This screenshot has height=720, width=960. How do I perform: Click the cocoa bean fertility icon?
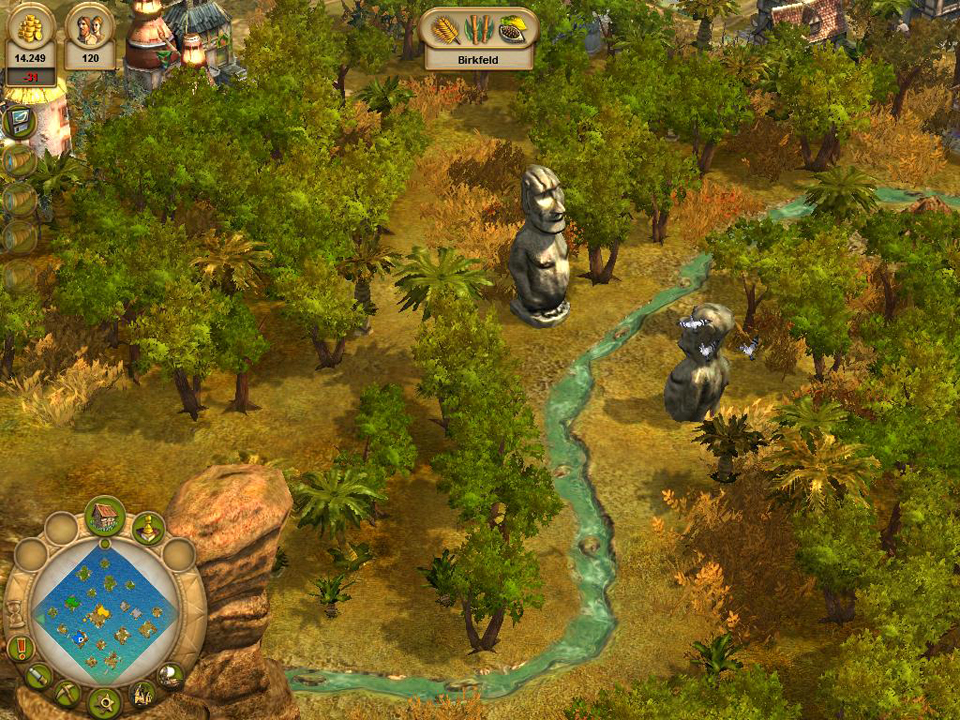[x=511, y=30]
